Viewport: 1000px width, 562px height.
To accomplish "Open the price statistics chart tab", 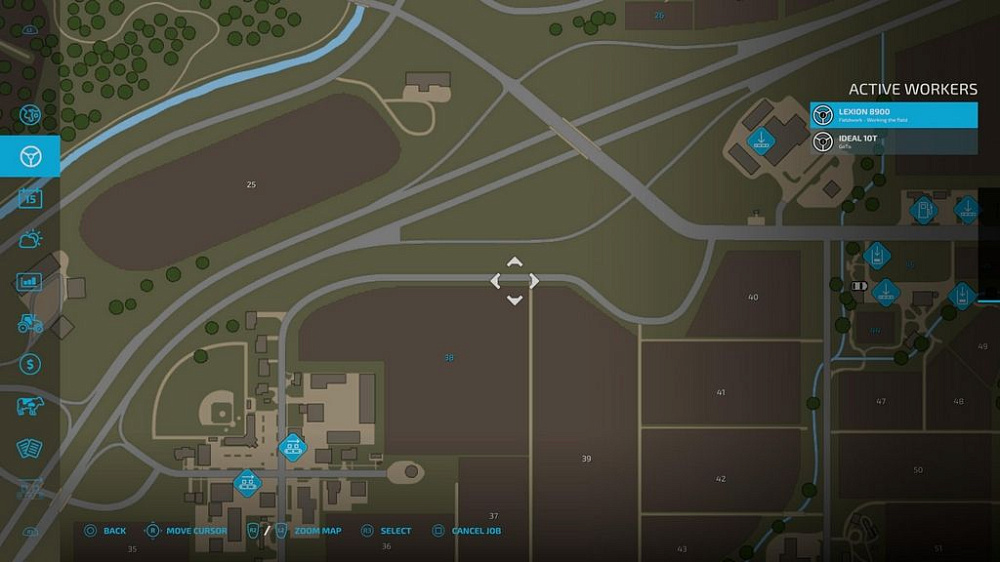I will tap(30, 282).
